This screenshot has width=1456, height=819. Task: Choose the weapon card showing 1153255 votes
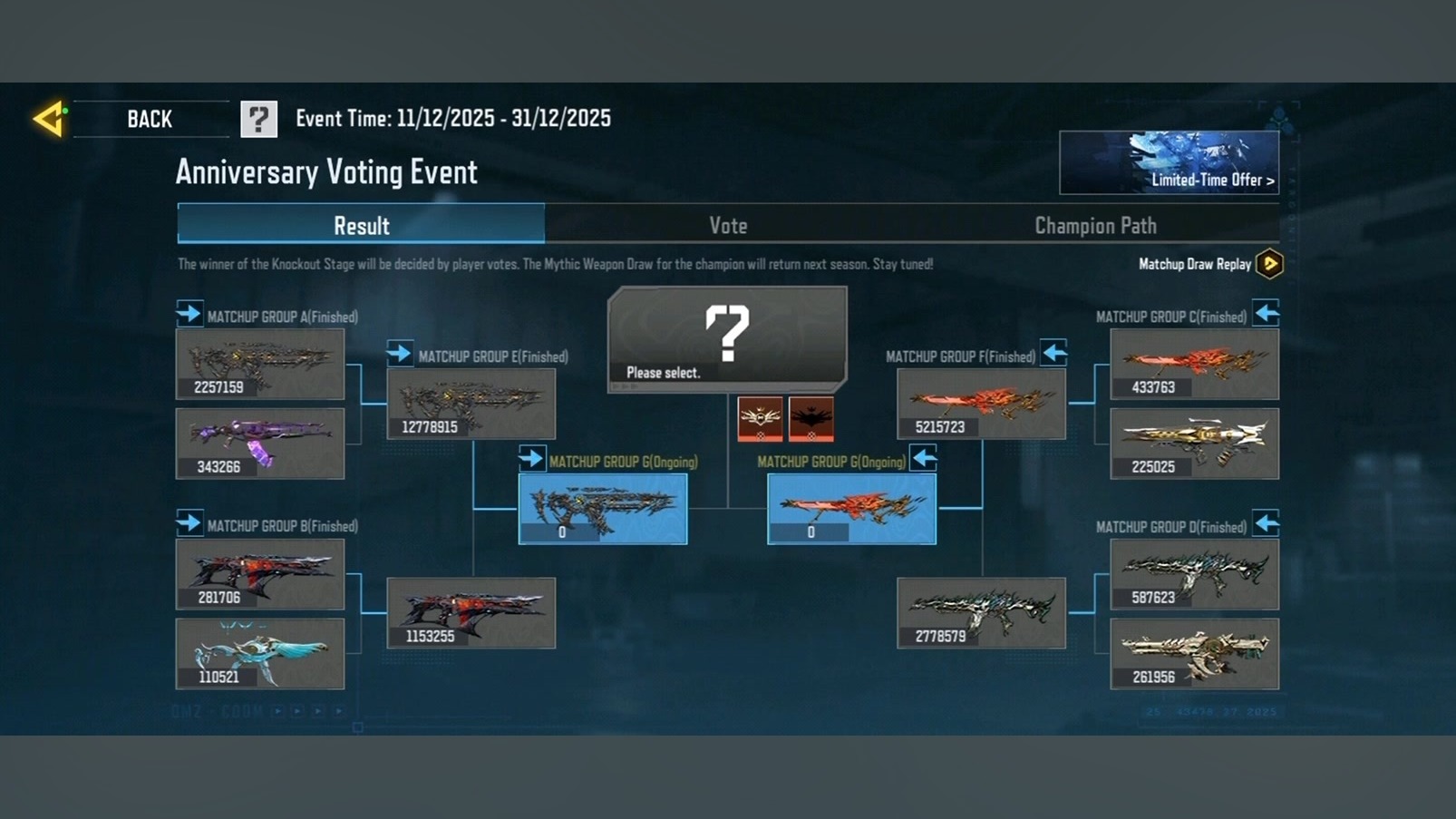point(471,613)
